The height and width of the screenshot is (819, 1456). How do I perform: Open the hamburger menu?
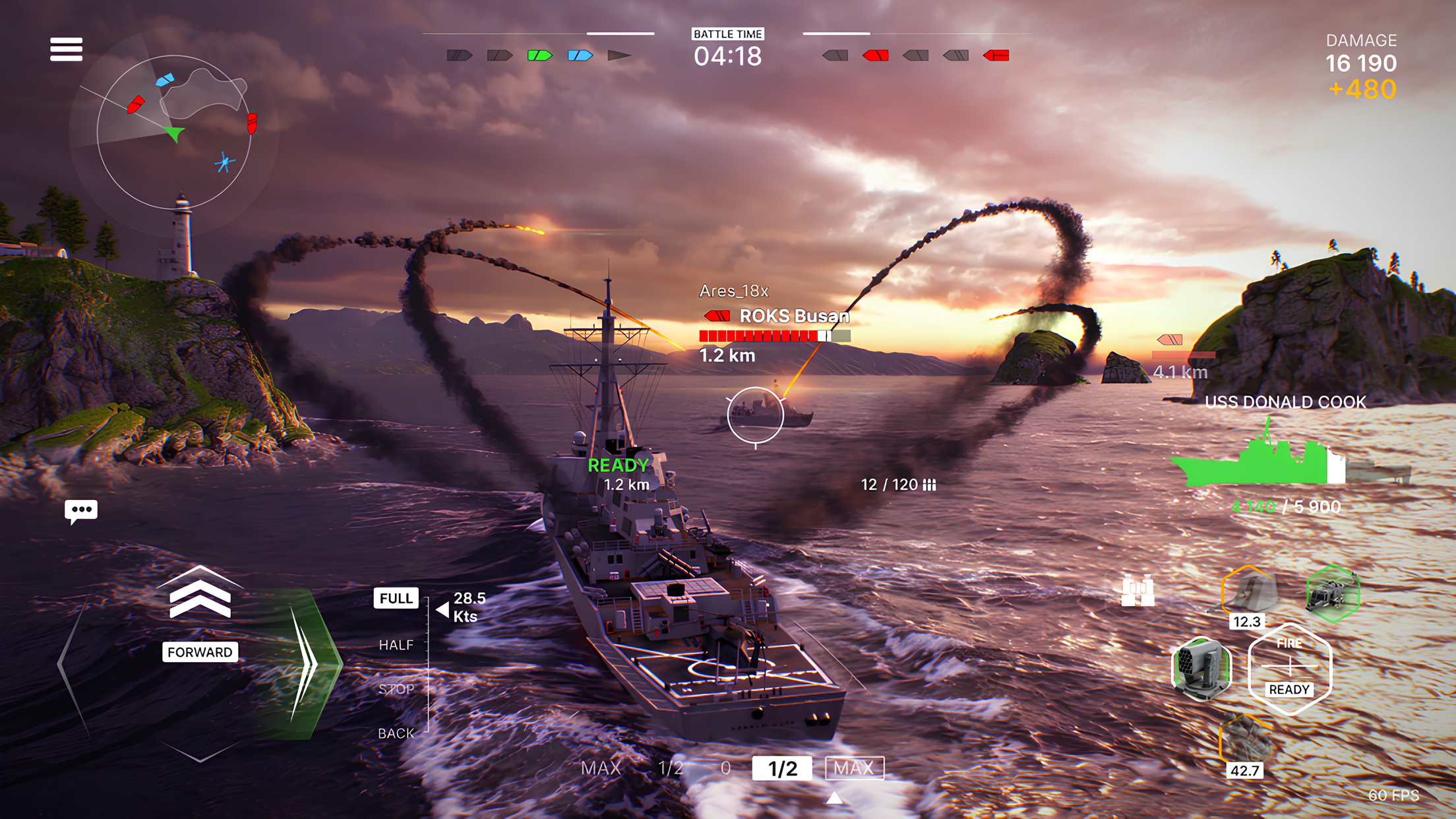[66, 49]
